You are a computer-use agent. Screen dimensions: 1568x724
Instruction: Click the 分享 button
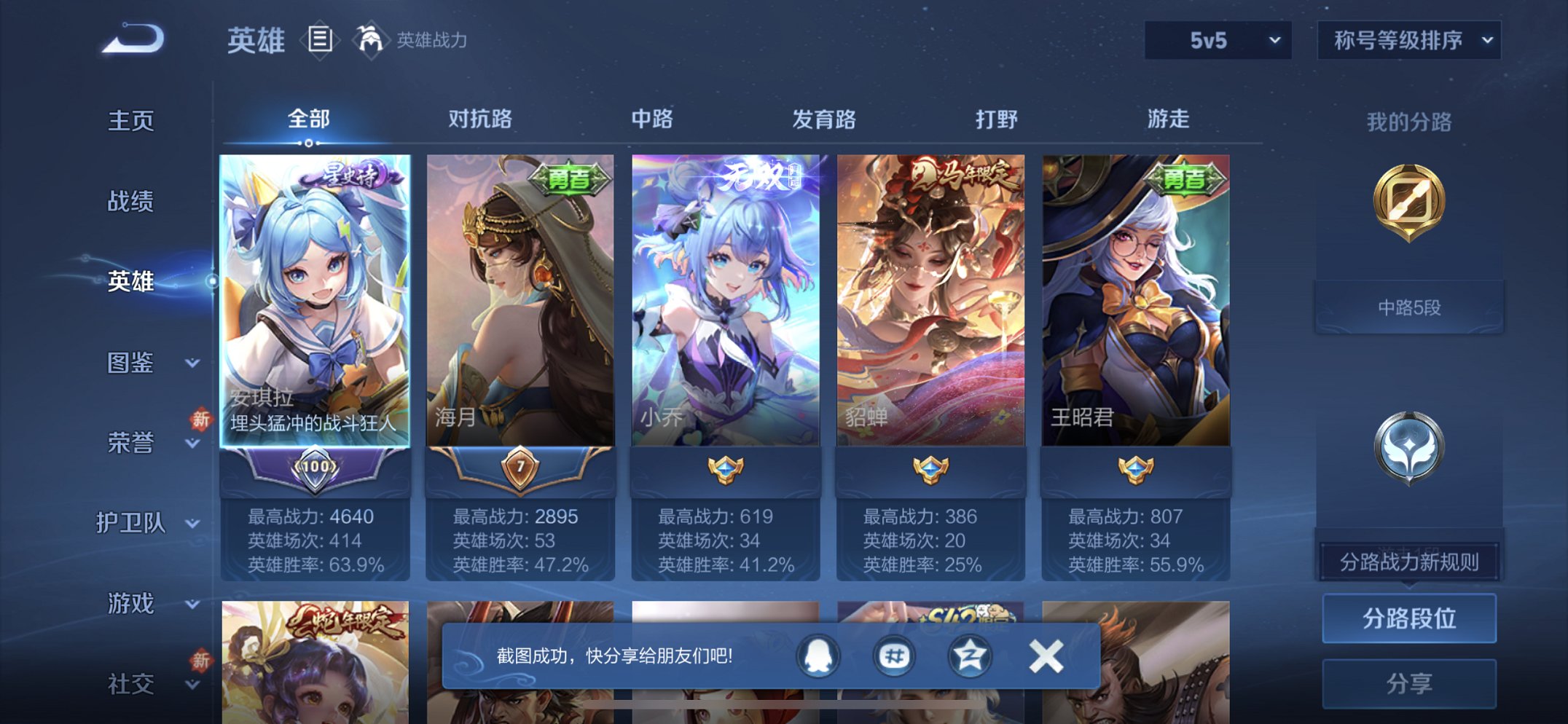(x=1408, y=683)
